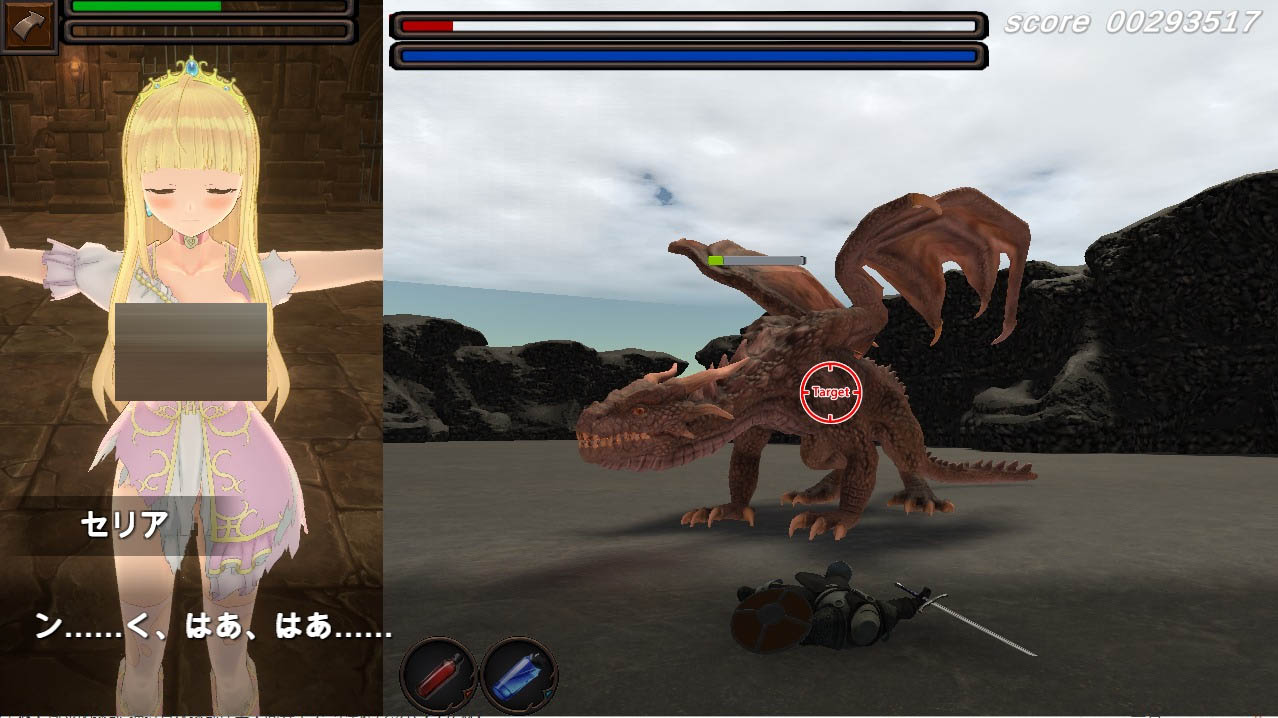Use the blue potion item slot
Viewport: 1278px width, 718px height.
pyautogui.click(x=518, y=674)
